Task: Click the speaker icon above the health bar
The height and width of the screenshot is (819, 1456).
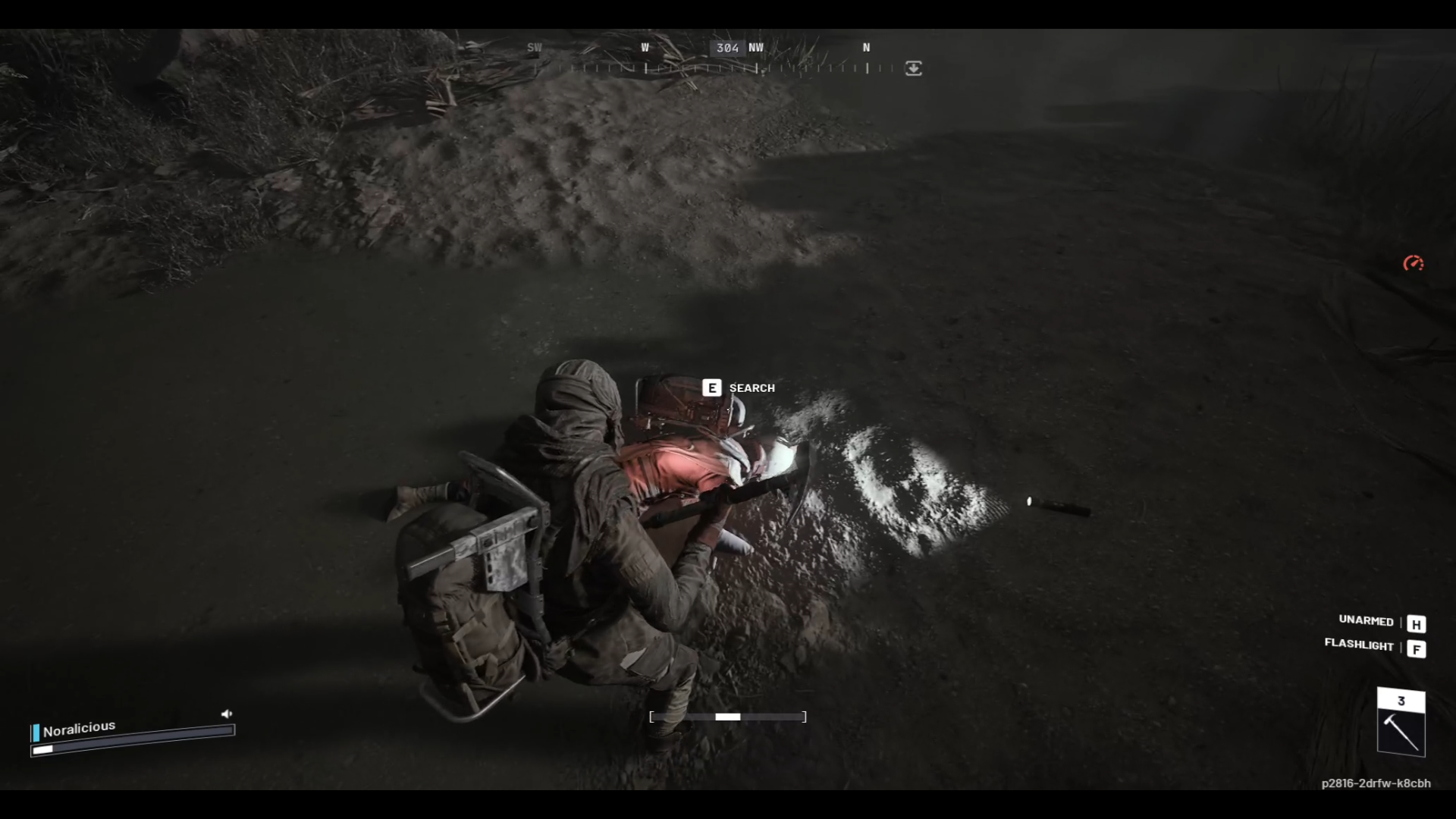Action: 226,713
